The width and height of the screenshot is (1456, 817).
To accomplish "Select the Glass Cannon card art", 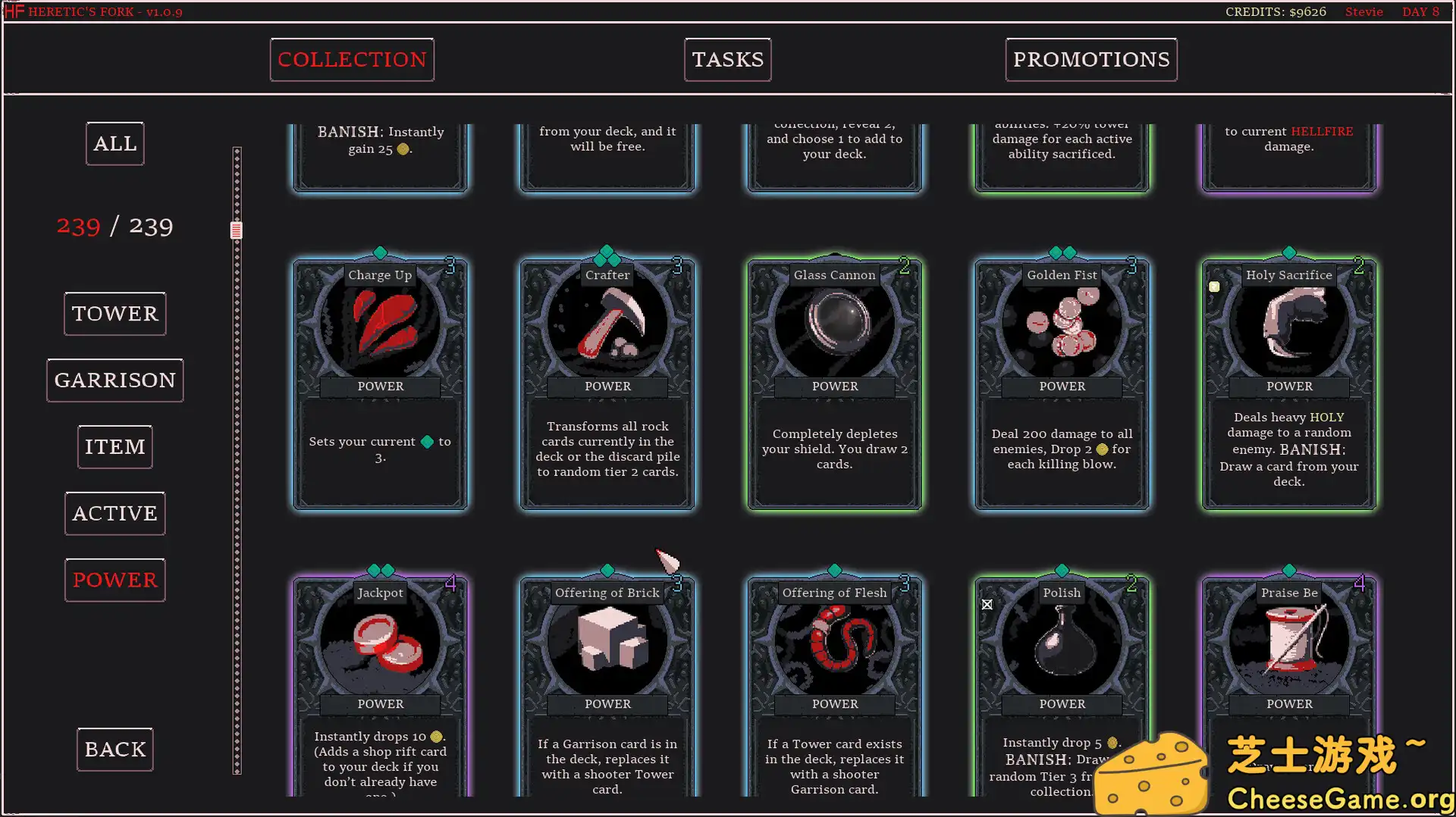I will (x=834, y=324).
